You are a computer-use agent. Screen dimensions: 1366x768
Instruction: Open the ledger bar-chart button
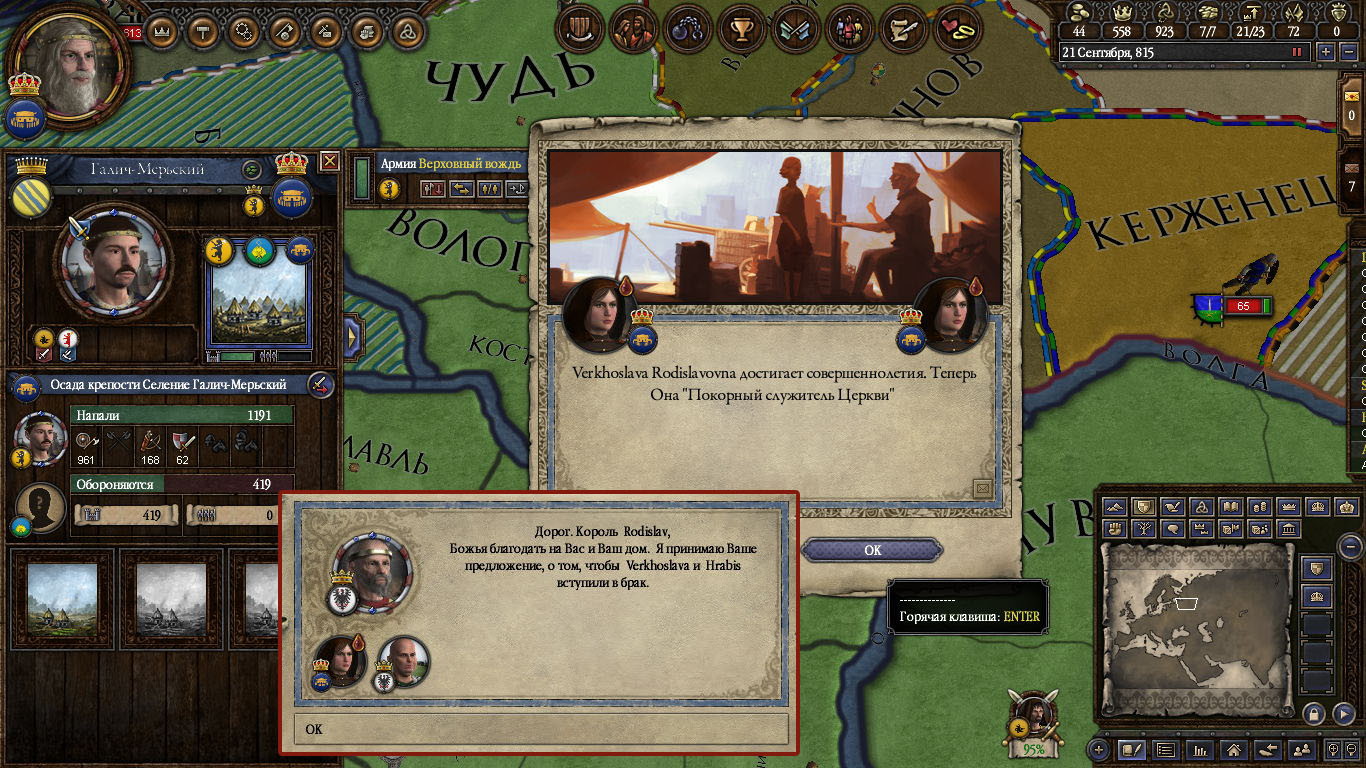coord(1199,749)
